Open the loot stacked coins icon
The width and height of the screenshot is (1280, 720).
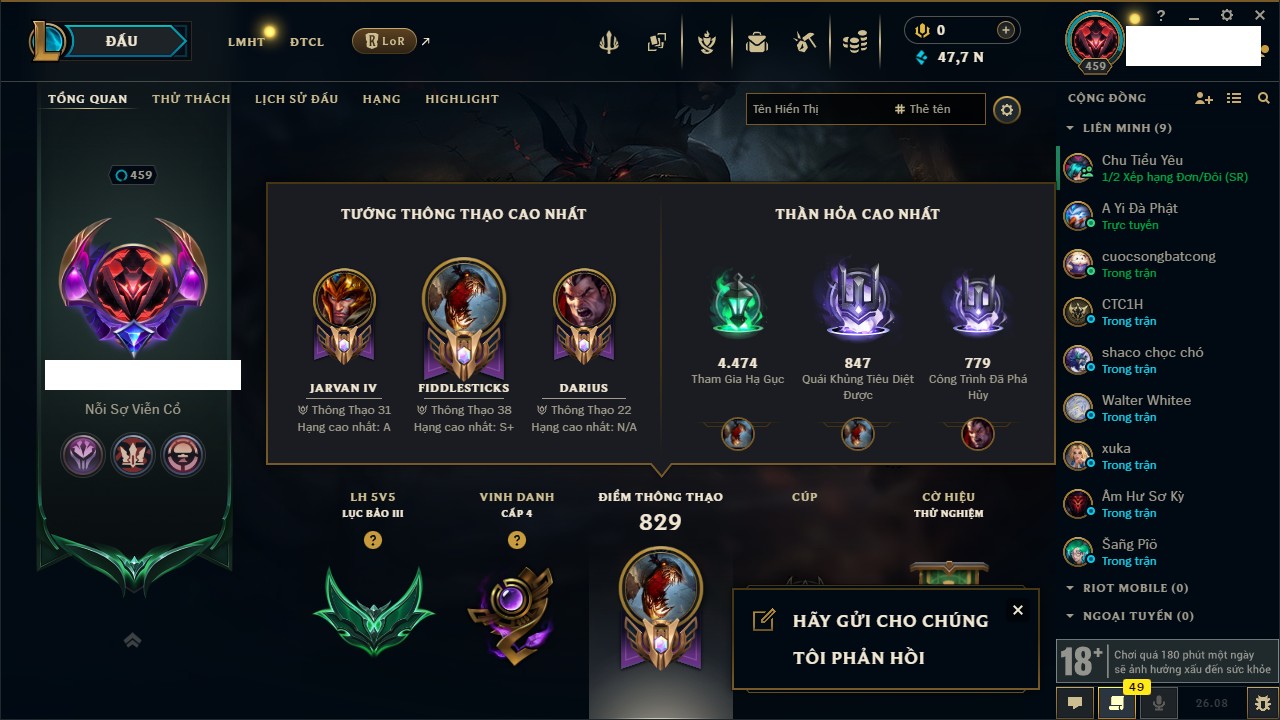point(853,42)
